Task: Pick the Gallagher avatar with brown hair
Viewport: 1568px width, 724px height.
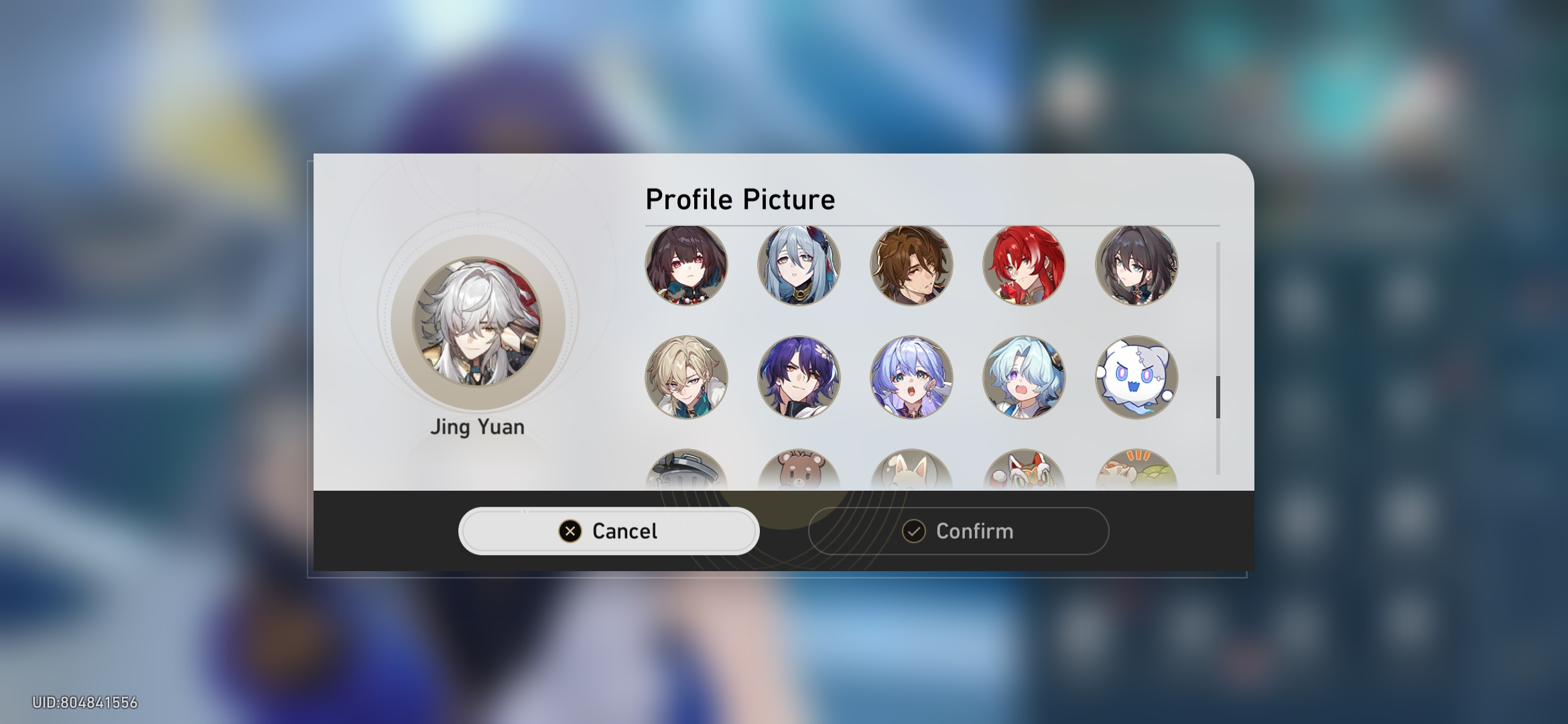Action: (913, 264)
